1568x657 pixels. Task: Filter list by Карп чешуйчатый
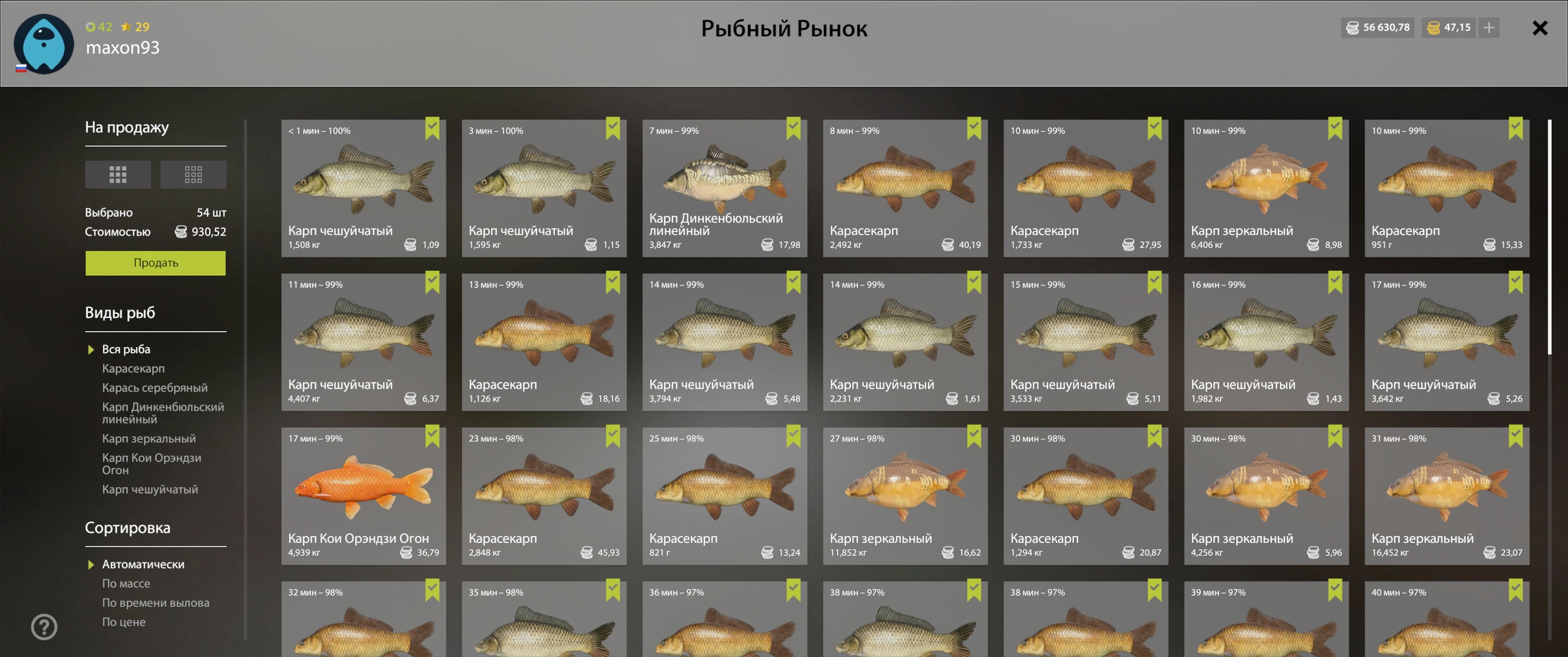[150, 489]
